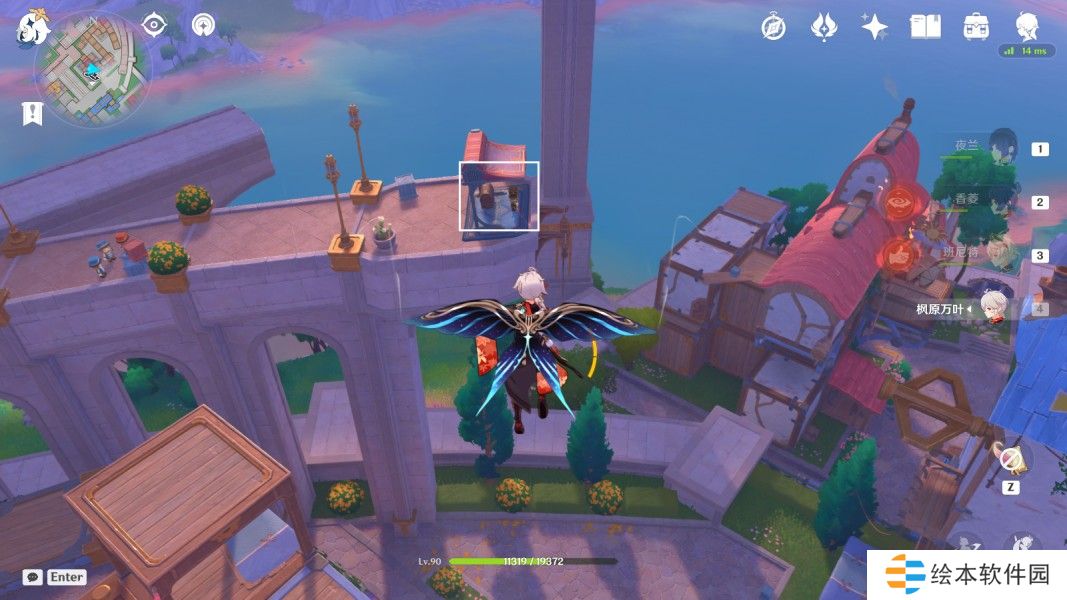Open the backpack inventory
The height and width of the screenshot is (600, 1067).
(x=977, y=27)
